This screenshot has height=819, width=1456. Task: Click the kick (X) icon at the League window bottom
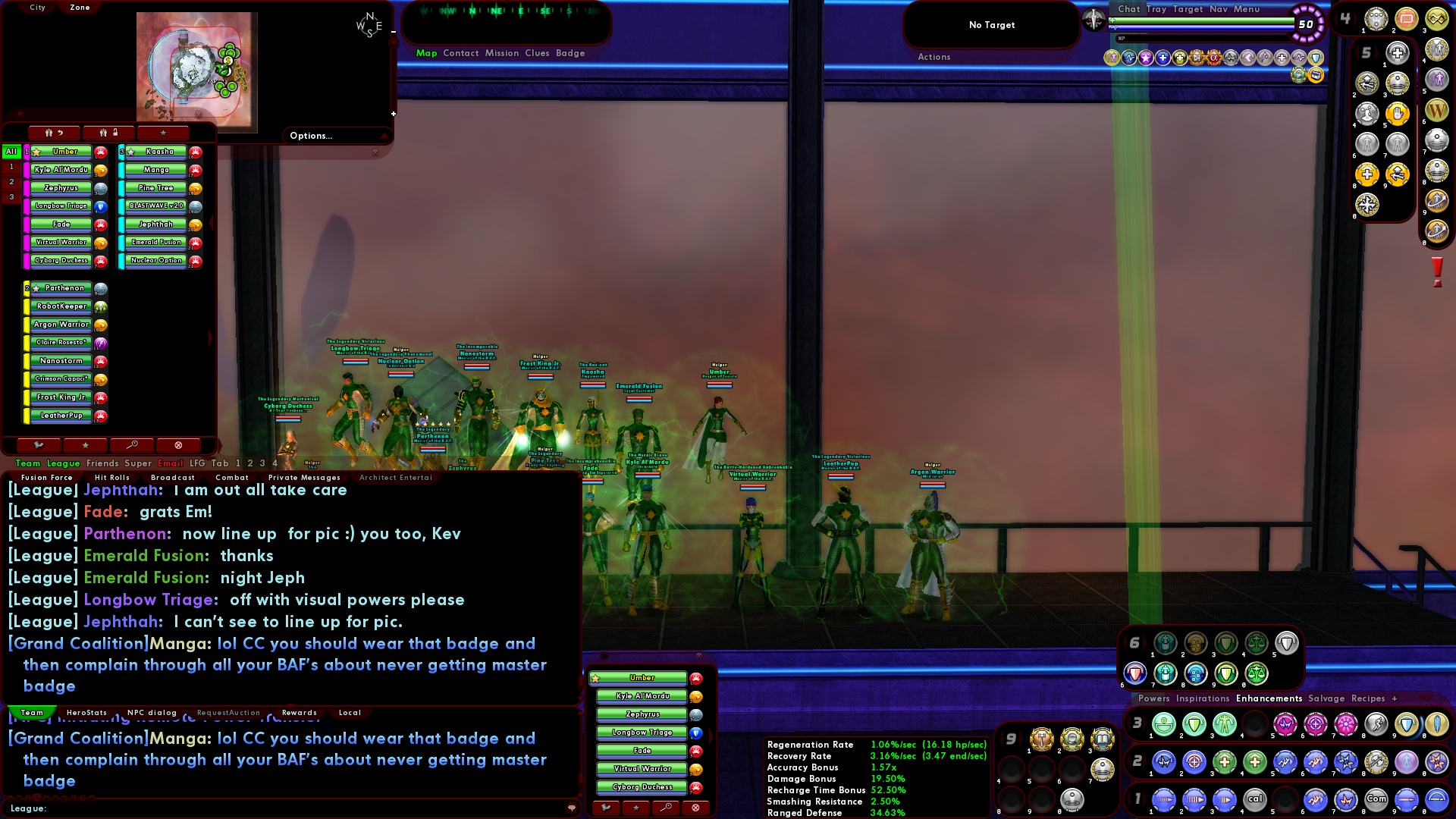click(178, 445)
